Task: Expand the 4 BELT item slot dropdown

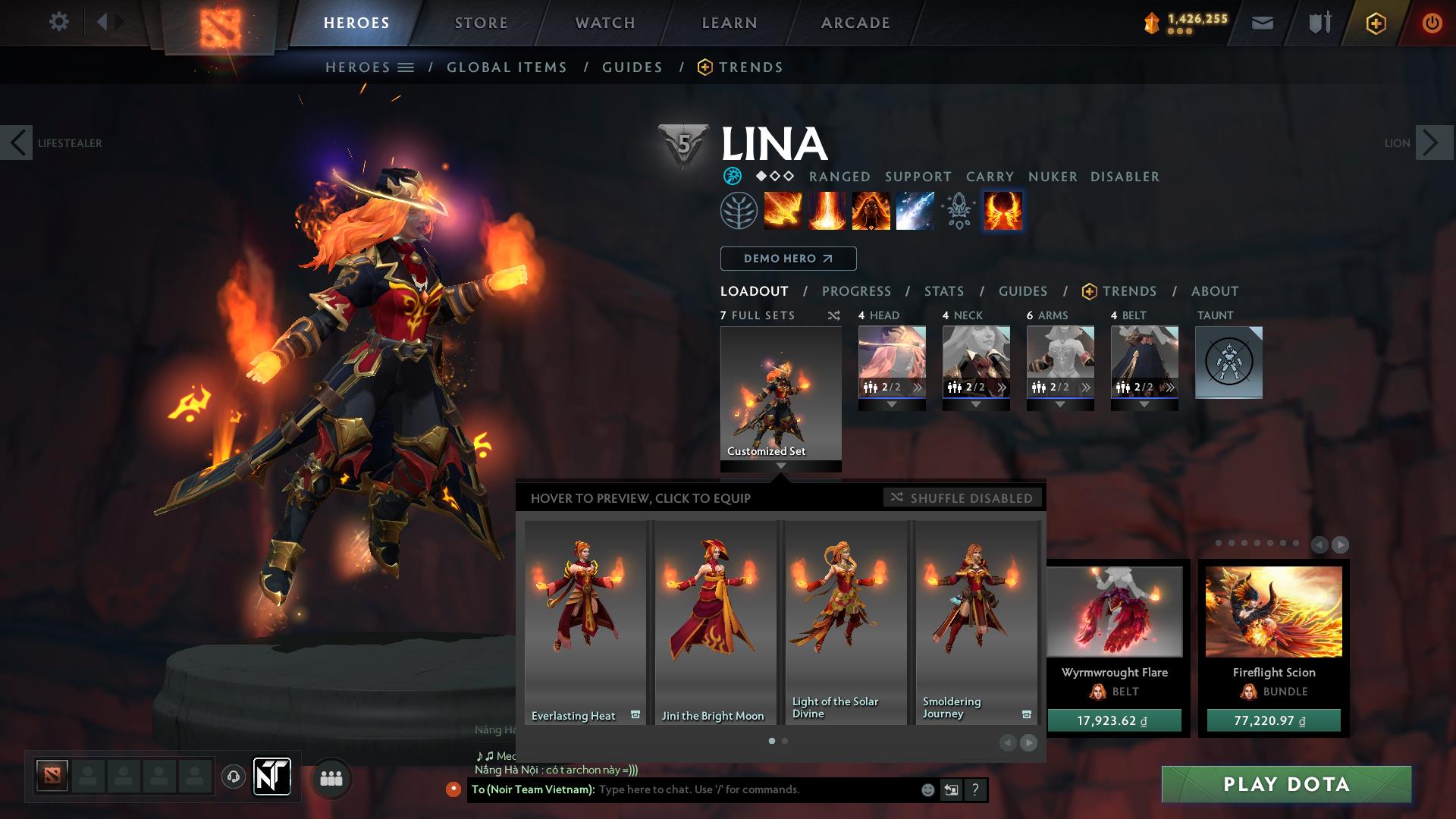Action: [1145, 404]
